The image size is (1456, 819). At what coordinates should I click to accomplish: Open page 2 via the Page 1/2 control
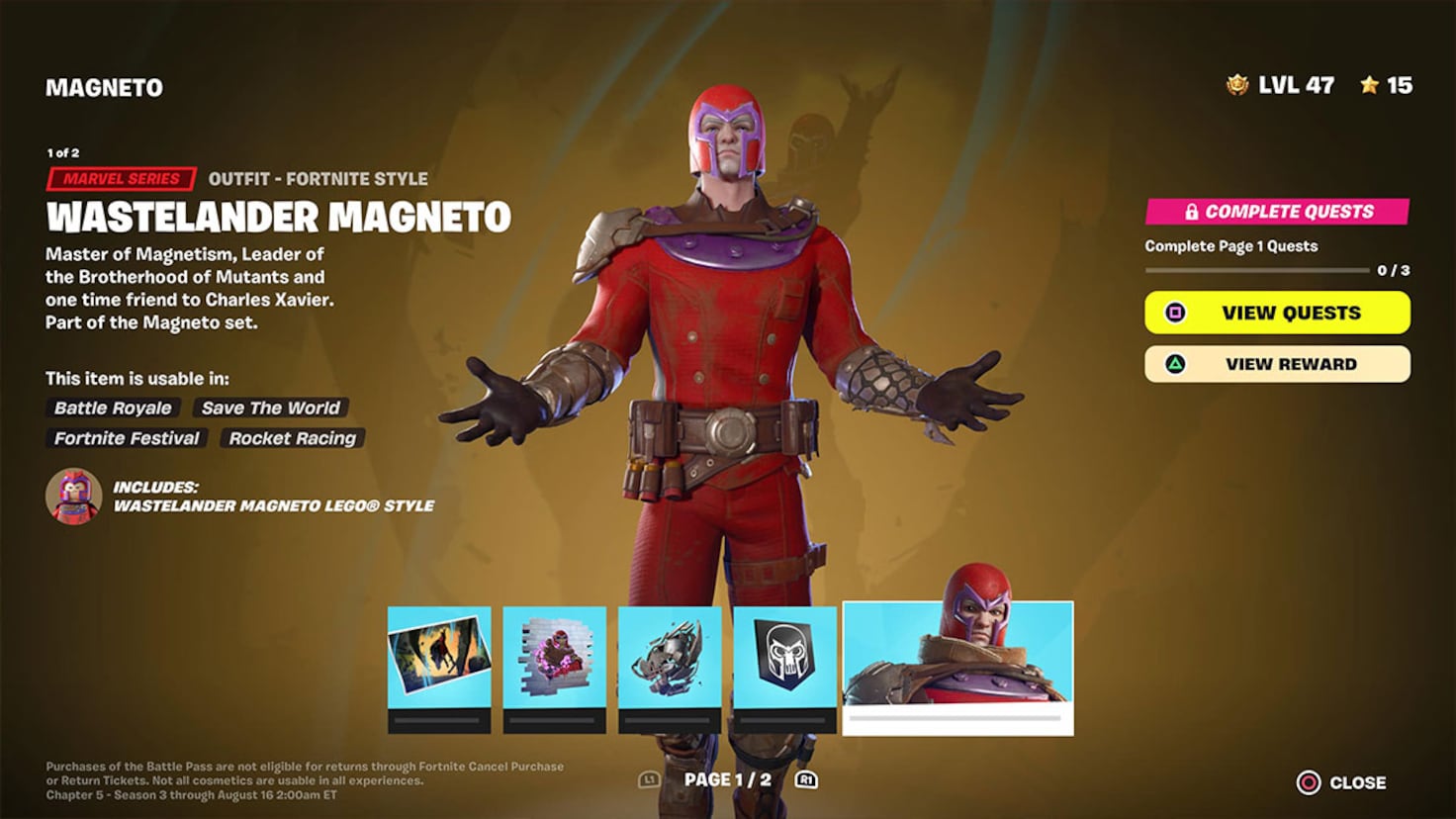click(727, 778)
